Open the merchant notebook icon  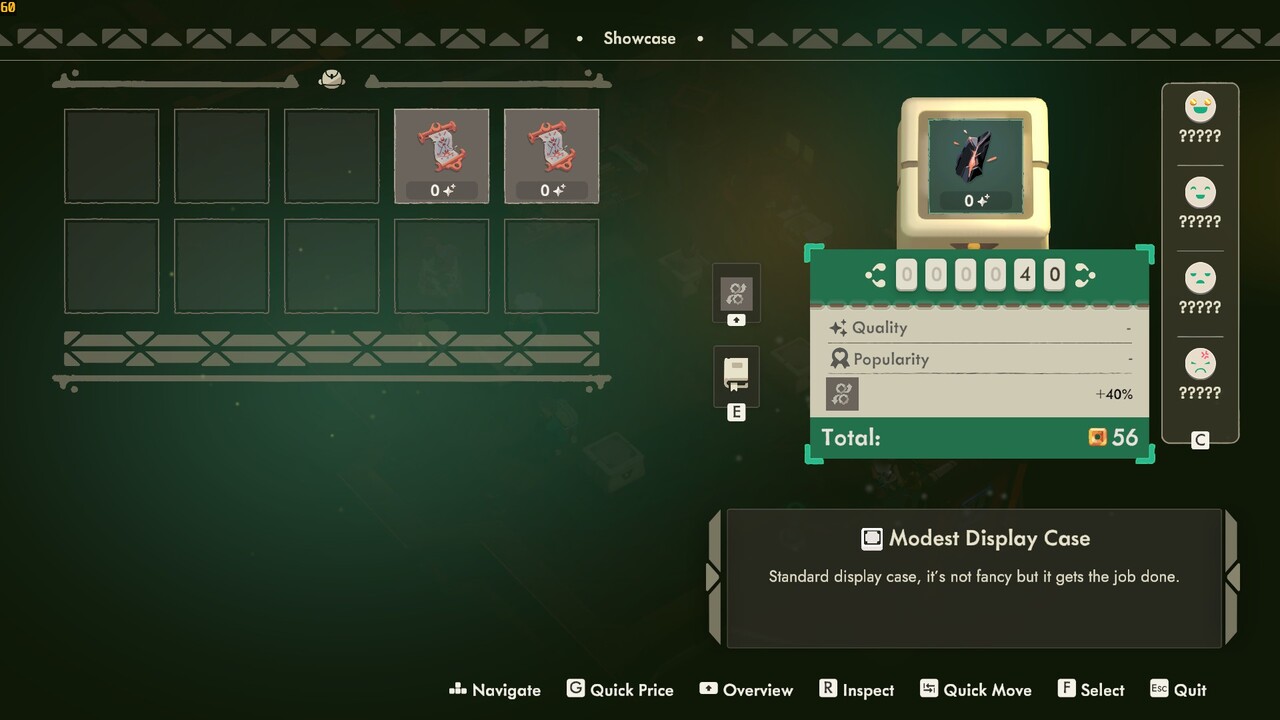tap(736, 375)
